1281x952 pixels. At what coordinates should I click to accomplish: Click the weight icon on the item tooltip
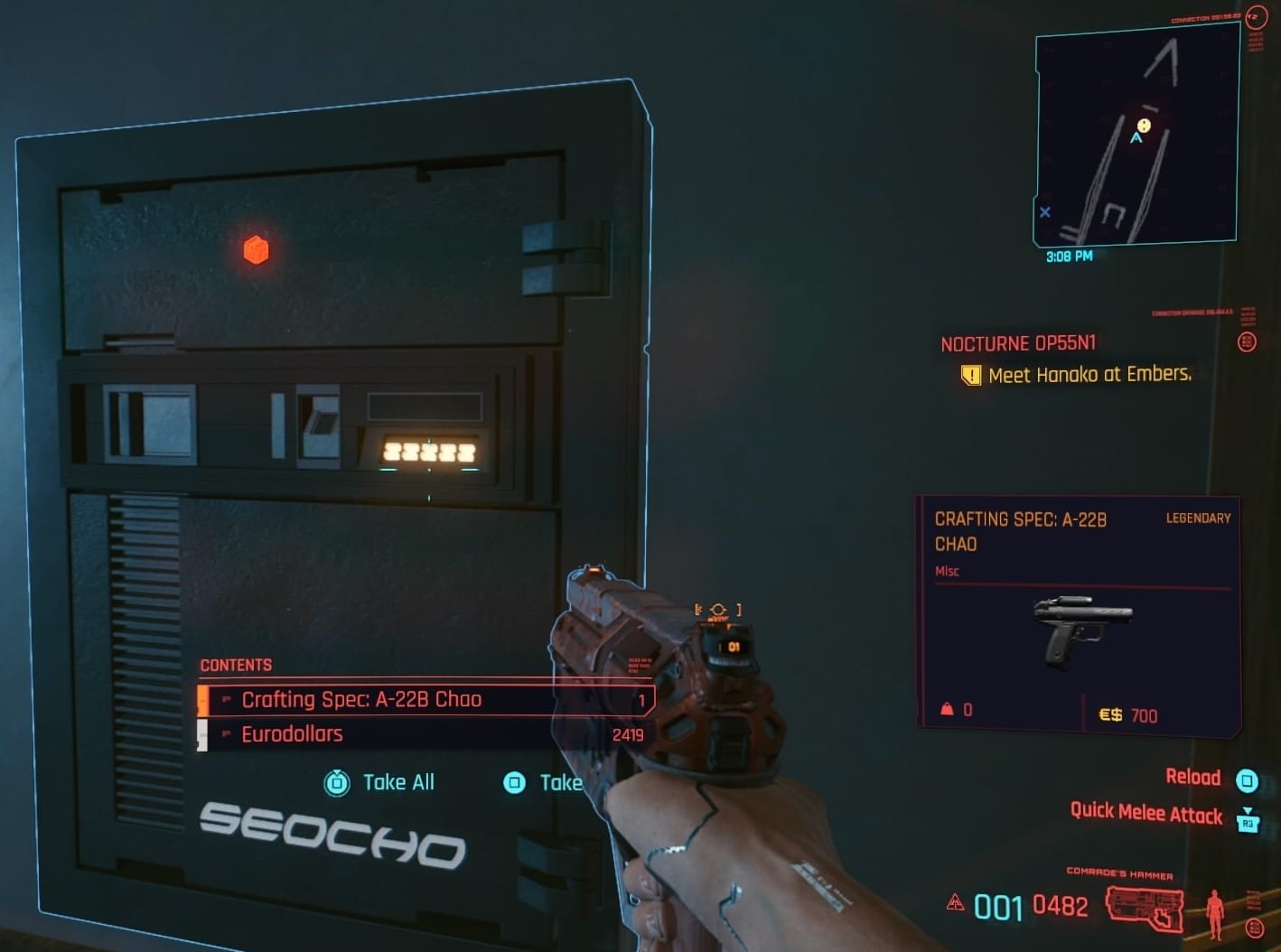947,710
